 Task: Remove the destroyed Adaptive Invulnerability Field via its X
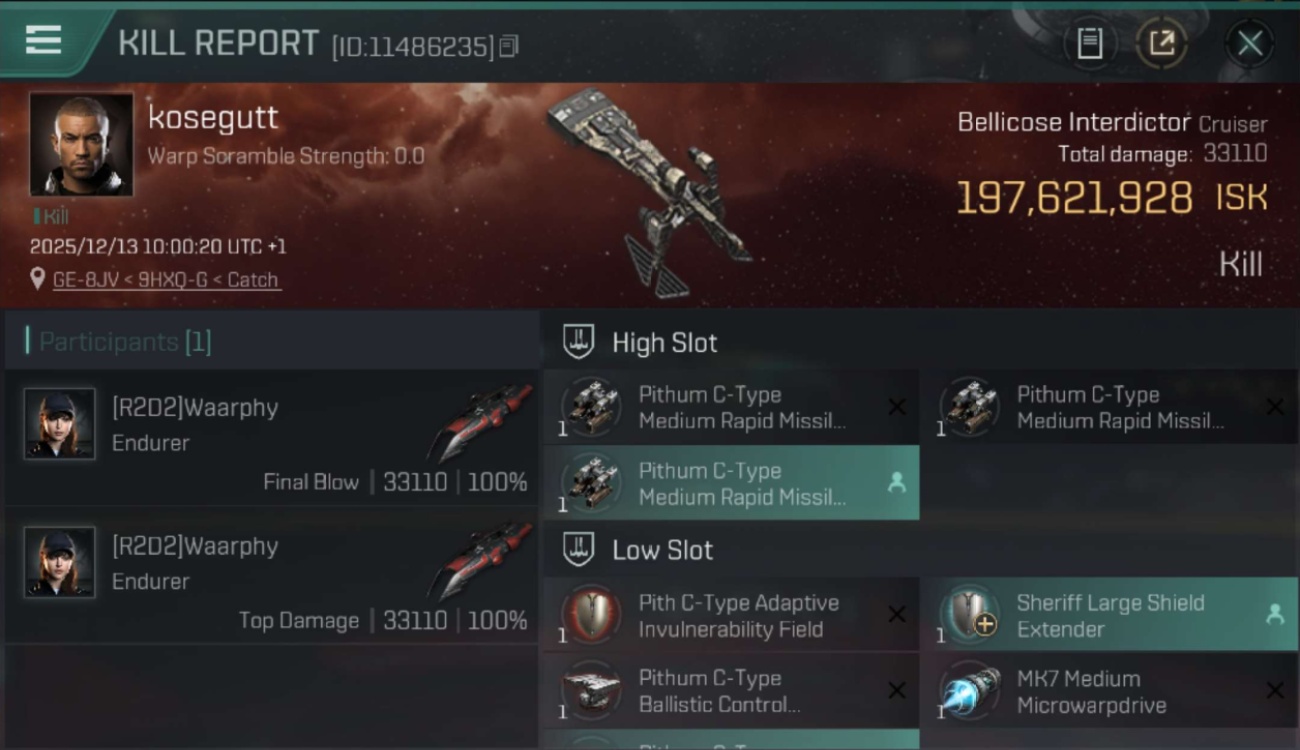pyautogui.click(x=897, y=615)
